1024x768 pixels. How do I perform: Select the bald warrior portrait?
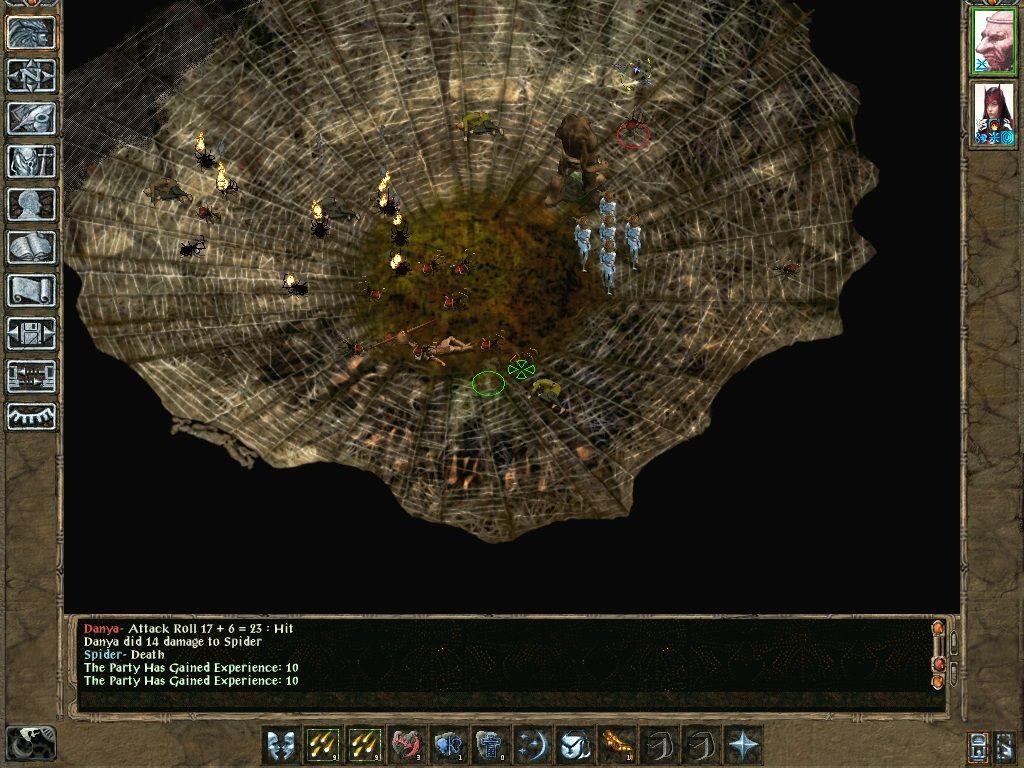click(993, 41)
